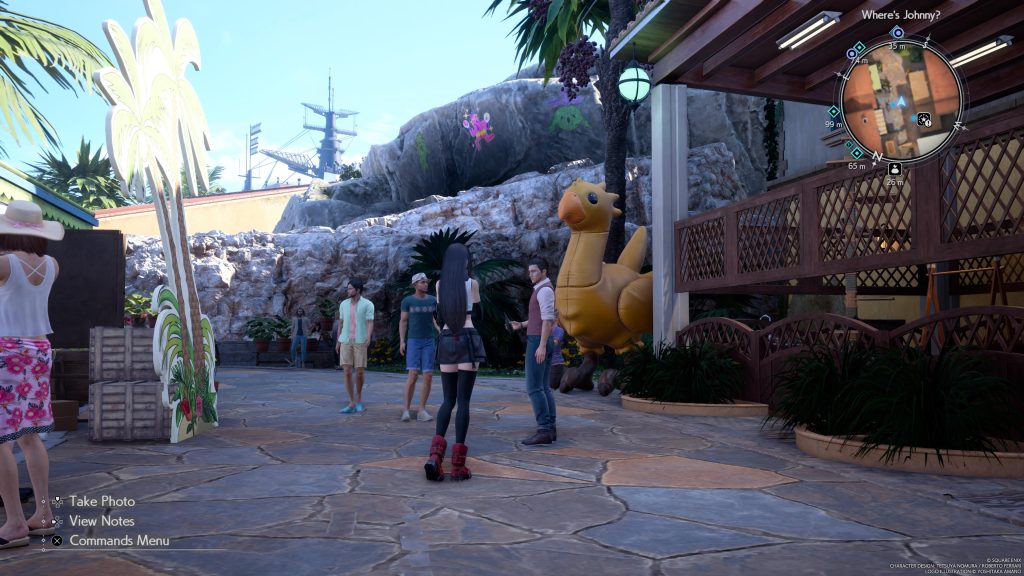The image size is (1024, 576).
Task: Select the diamond marker labeled 65 m
Action: (856, 152)
